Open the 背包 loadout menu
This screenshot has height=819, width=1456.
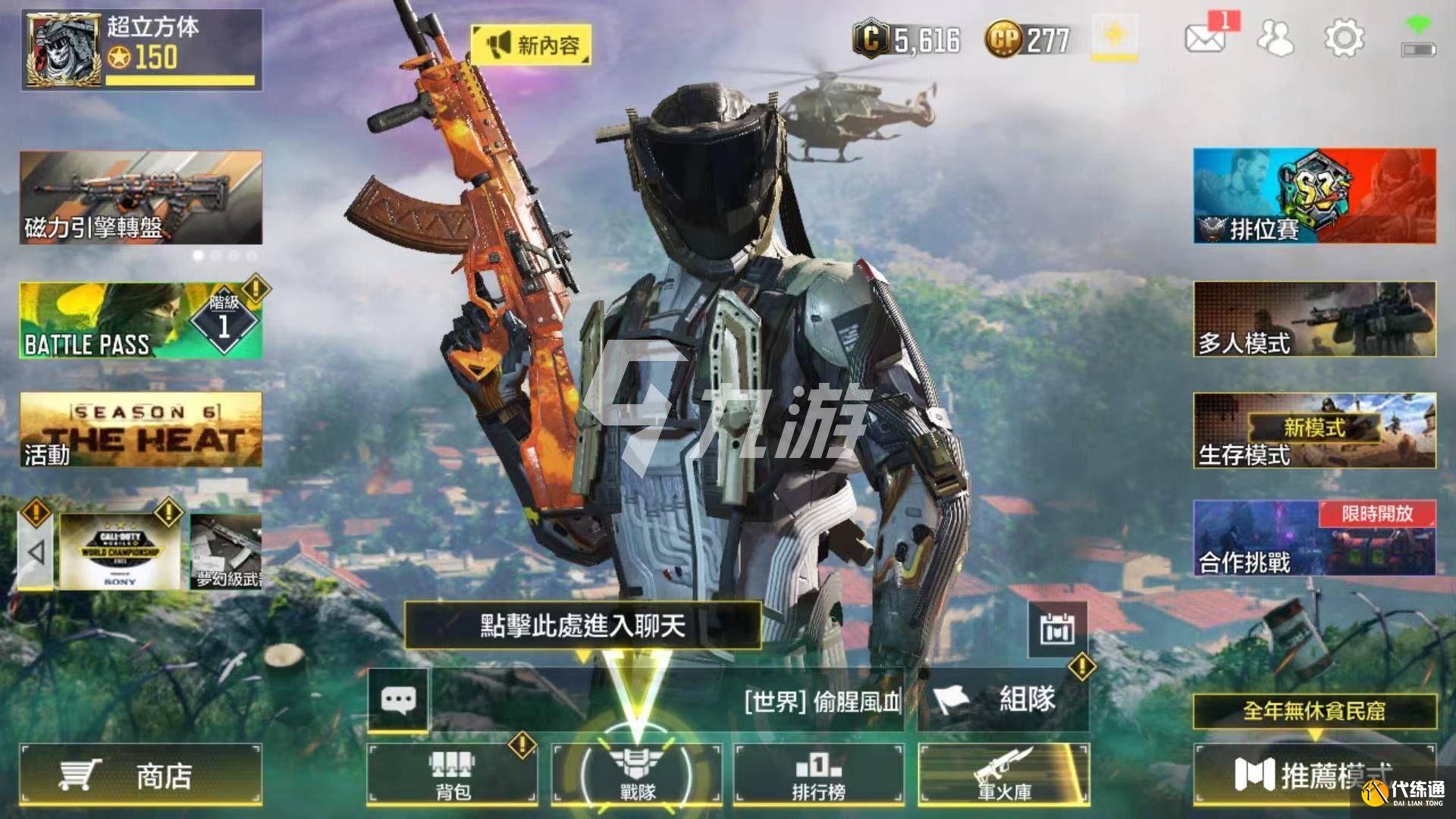(x=452, y=773)
